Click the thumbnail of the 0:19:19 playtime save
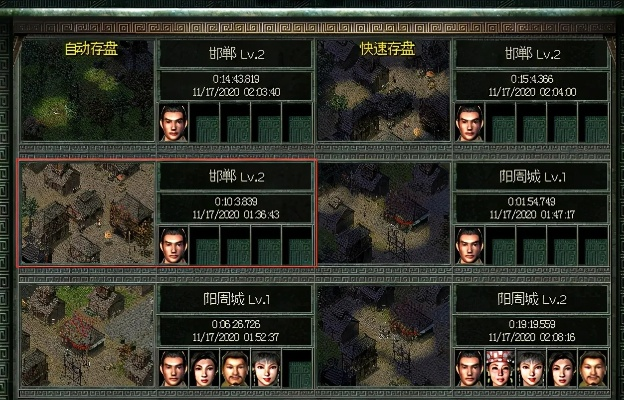The height and width of the screenshot is (400, 624). (384, 336)
